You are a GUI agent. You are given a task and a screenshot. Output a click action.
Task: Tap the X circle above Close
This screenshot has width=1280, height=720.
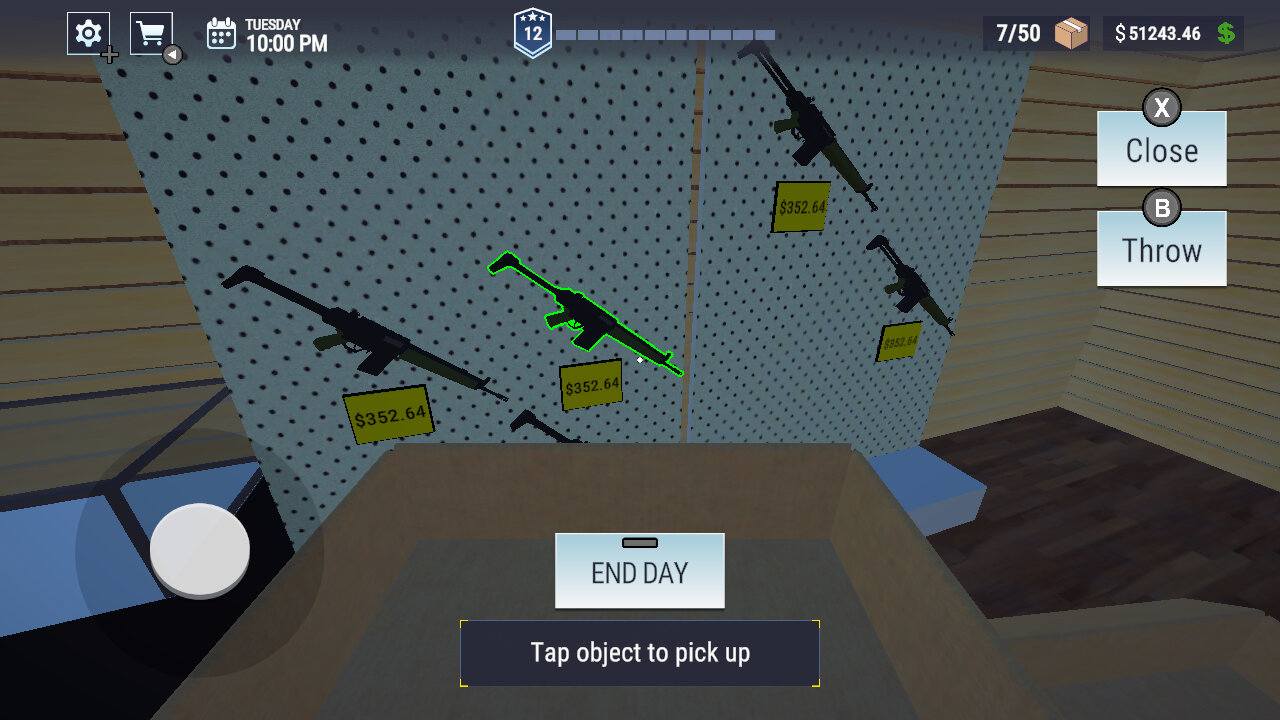1162,107
